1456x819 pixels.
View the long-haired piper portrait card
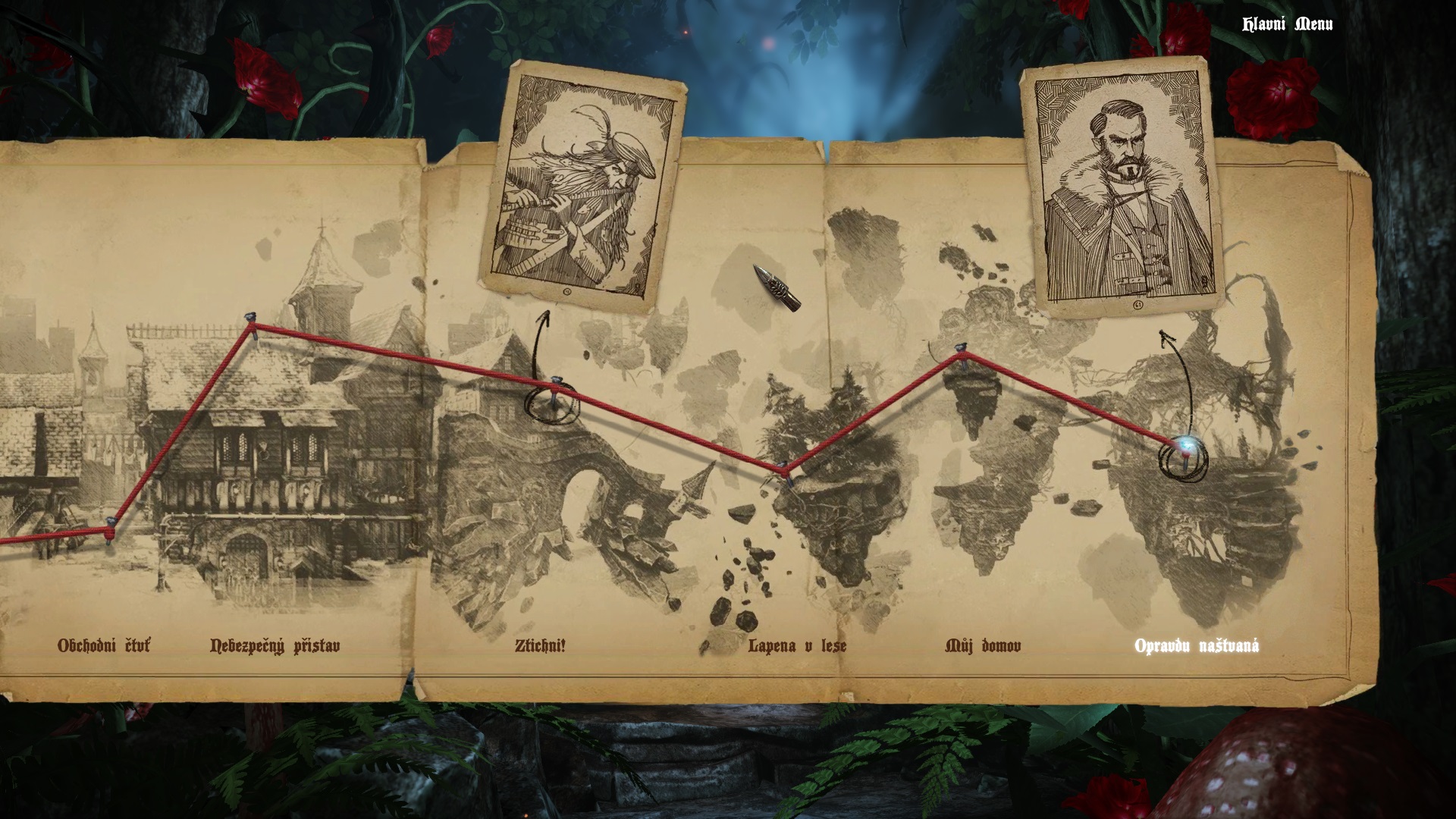(580, 187)
